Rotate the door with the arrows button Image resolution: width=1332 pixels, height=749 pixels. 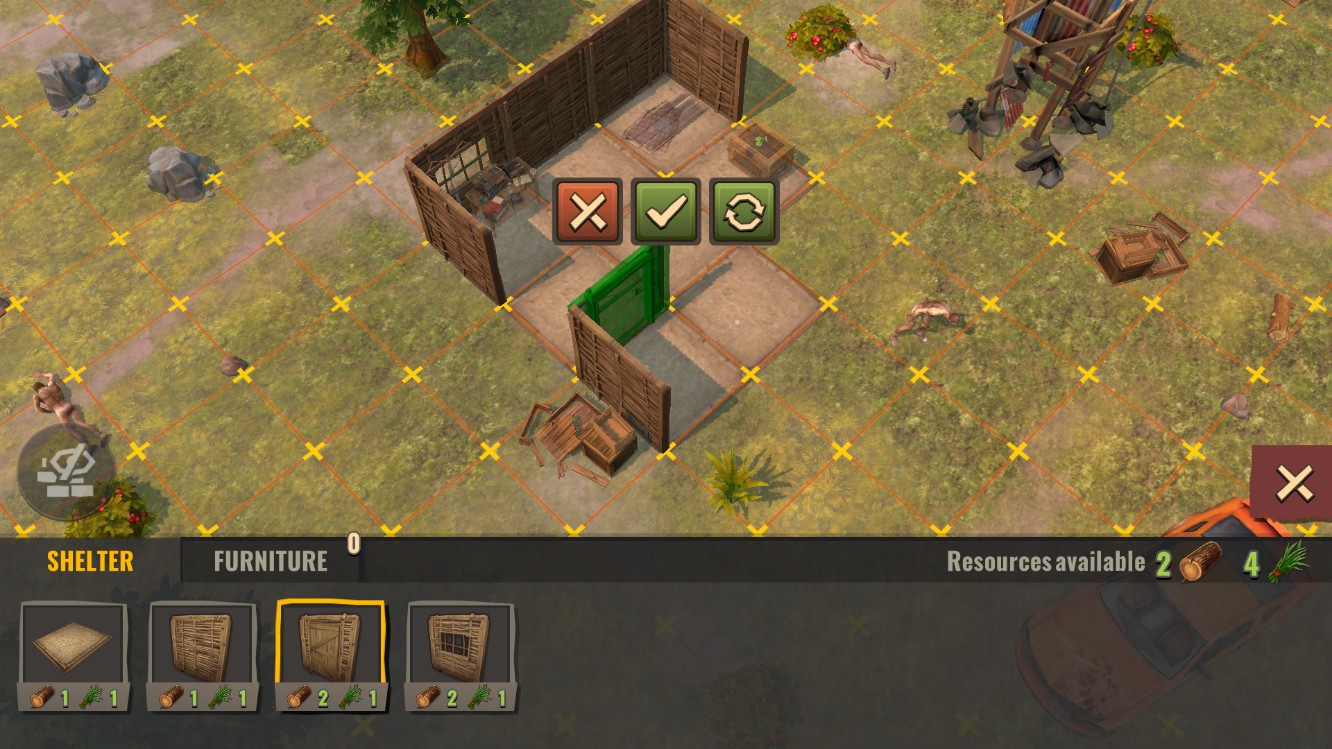point(743,211)
